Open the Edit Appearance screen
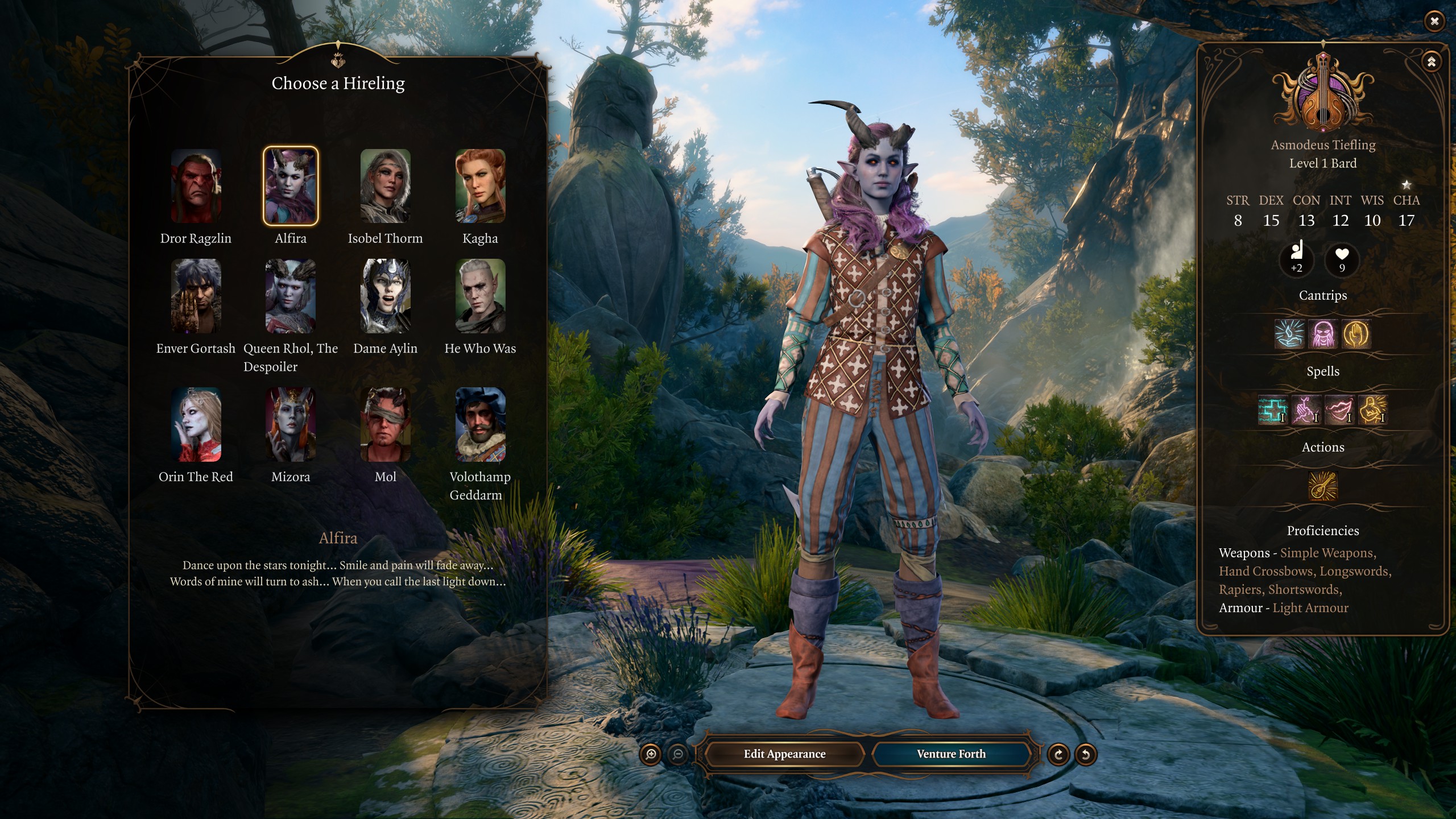 click(x=784, y=754)
